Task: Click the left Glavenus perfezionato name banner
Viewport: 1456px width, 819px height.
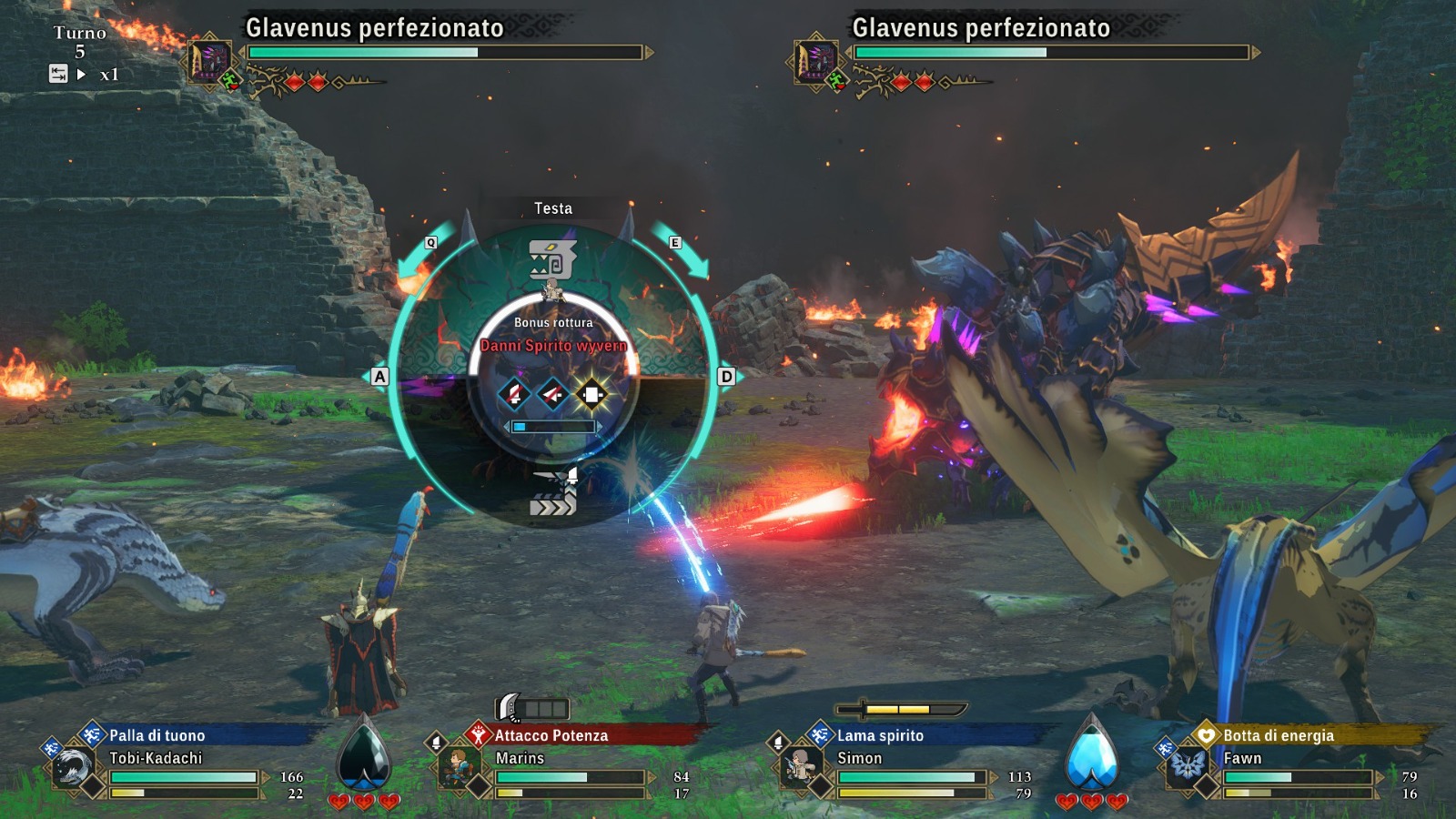Action: tap(373, 28)
